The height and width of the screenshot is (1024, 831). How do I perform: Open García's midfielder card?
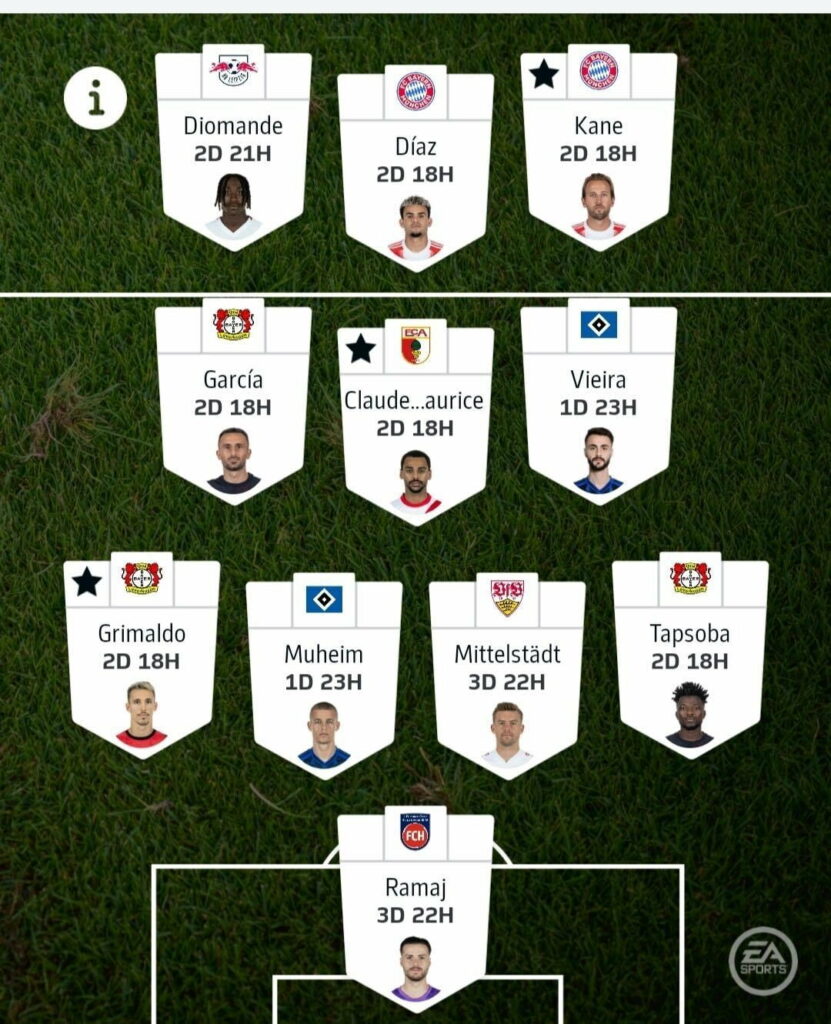[233, 400]
